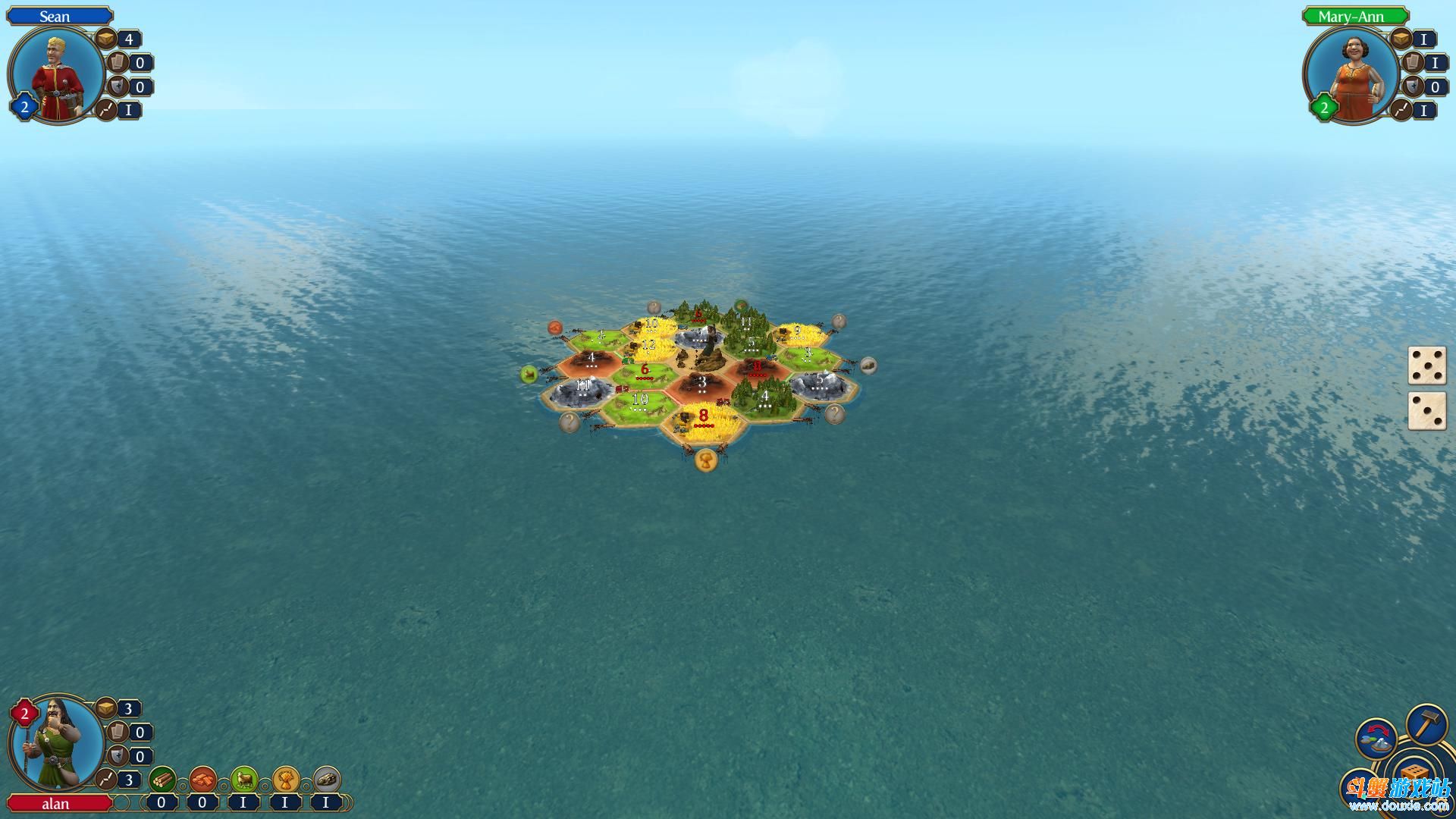Select the ore resource icon

[x=326, y=779]
